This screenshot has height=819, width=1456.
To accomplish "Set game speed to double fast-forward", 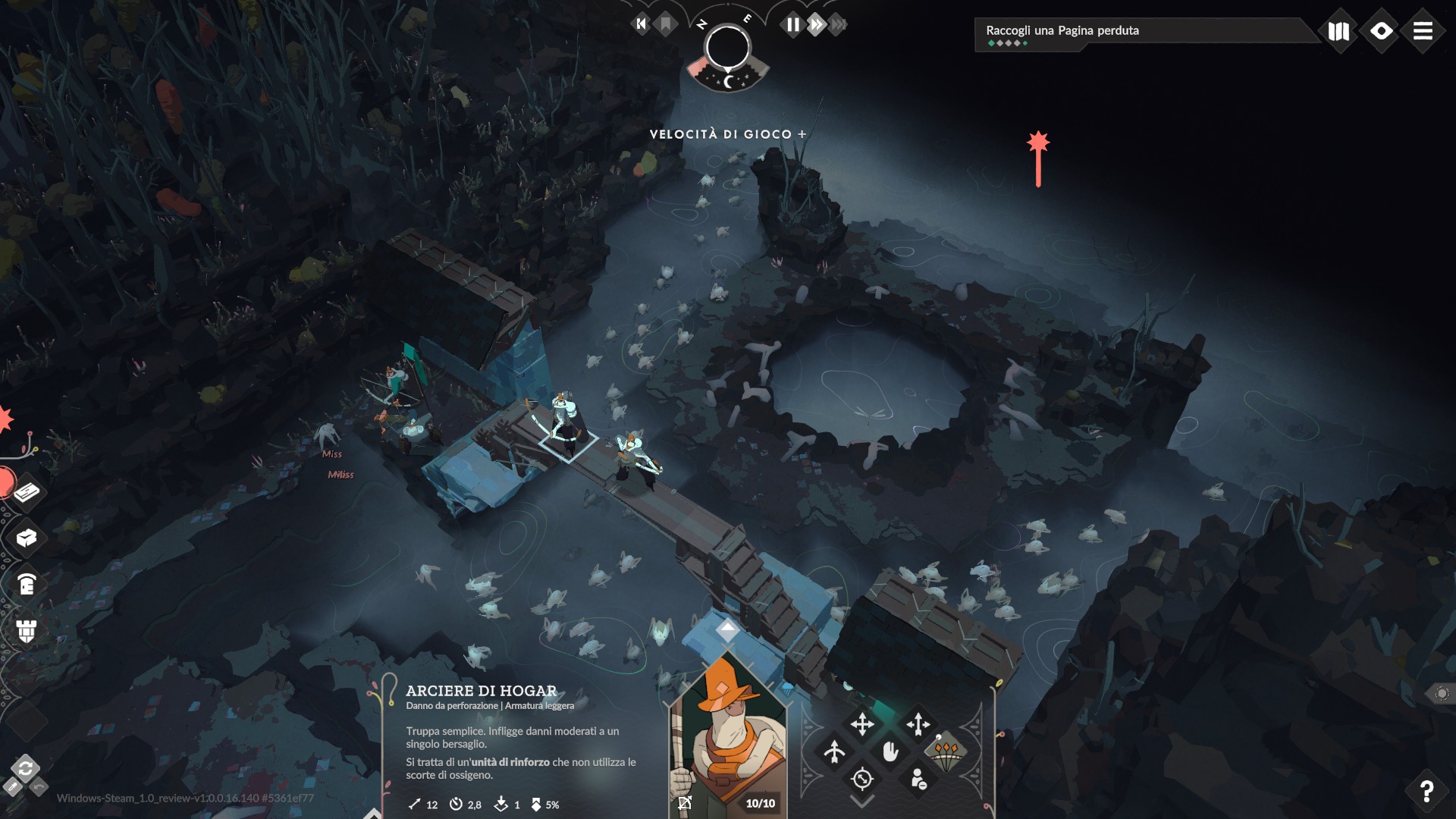I will 816,25.
